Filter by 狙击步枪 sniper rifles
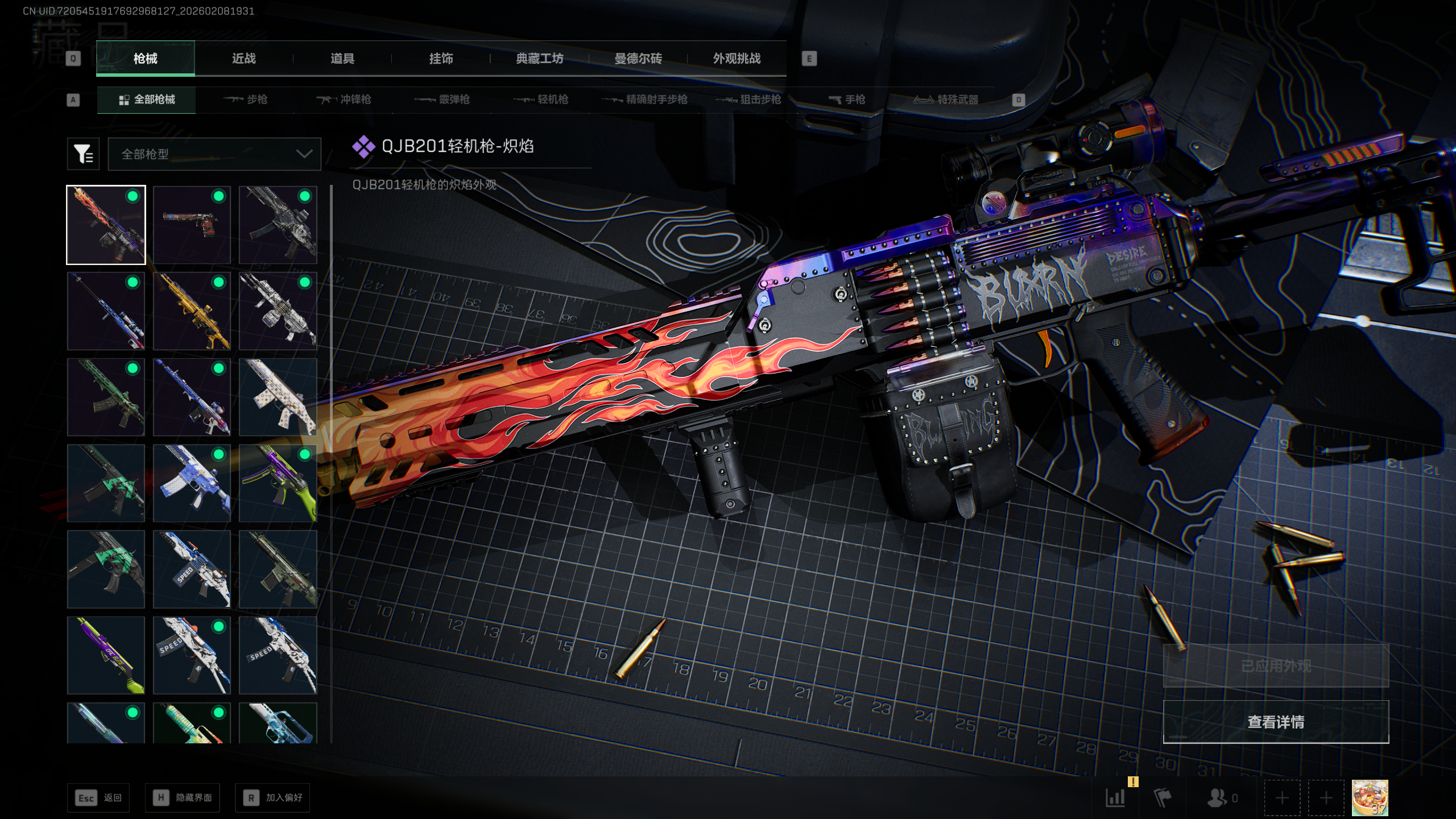Screen dimensions: 1456x819 [x=748, y=100]
